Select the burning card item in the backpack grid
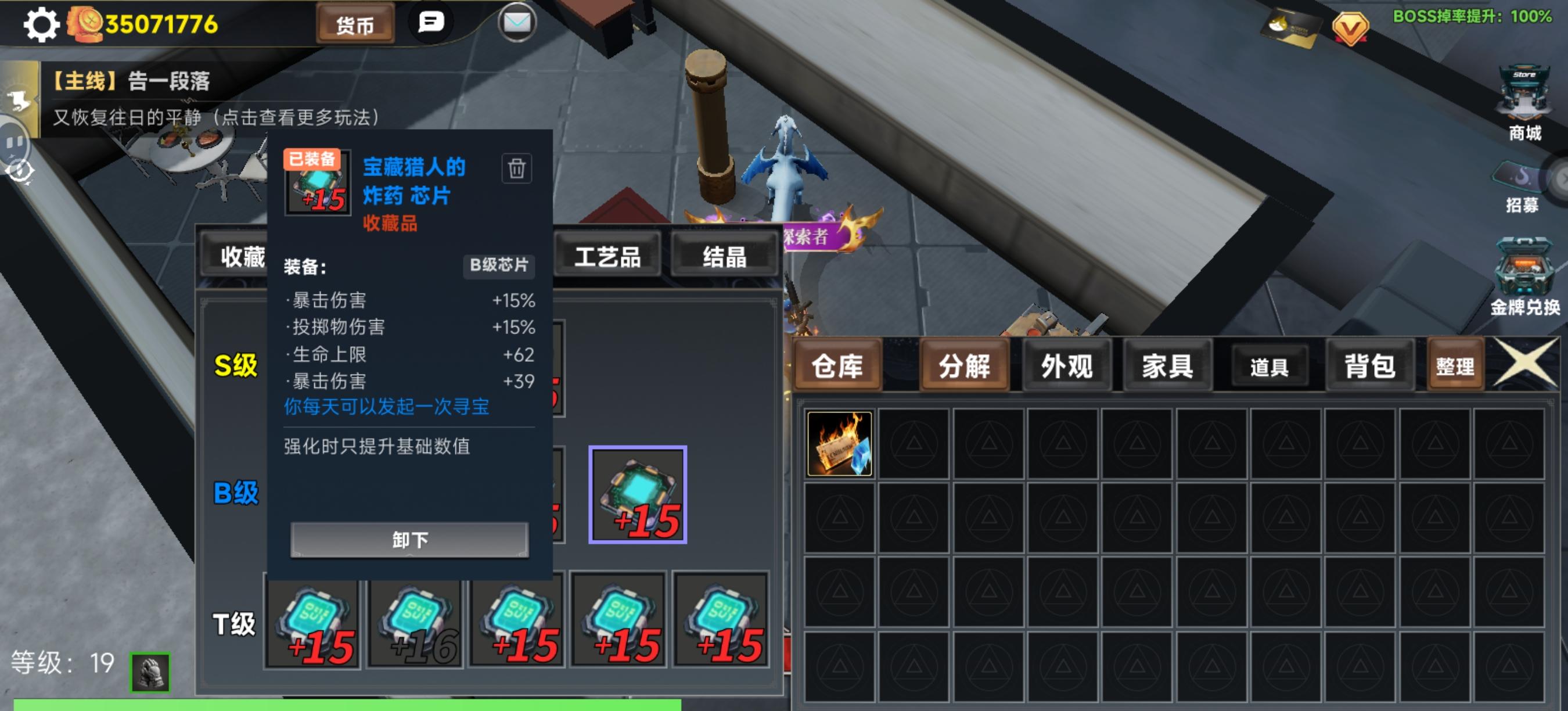The width and height of the screenshot is (1568, 711). click(x=839, y=444)
